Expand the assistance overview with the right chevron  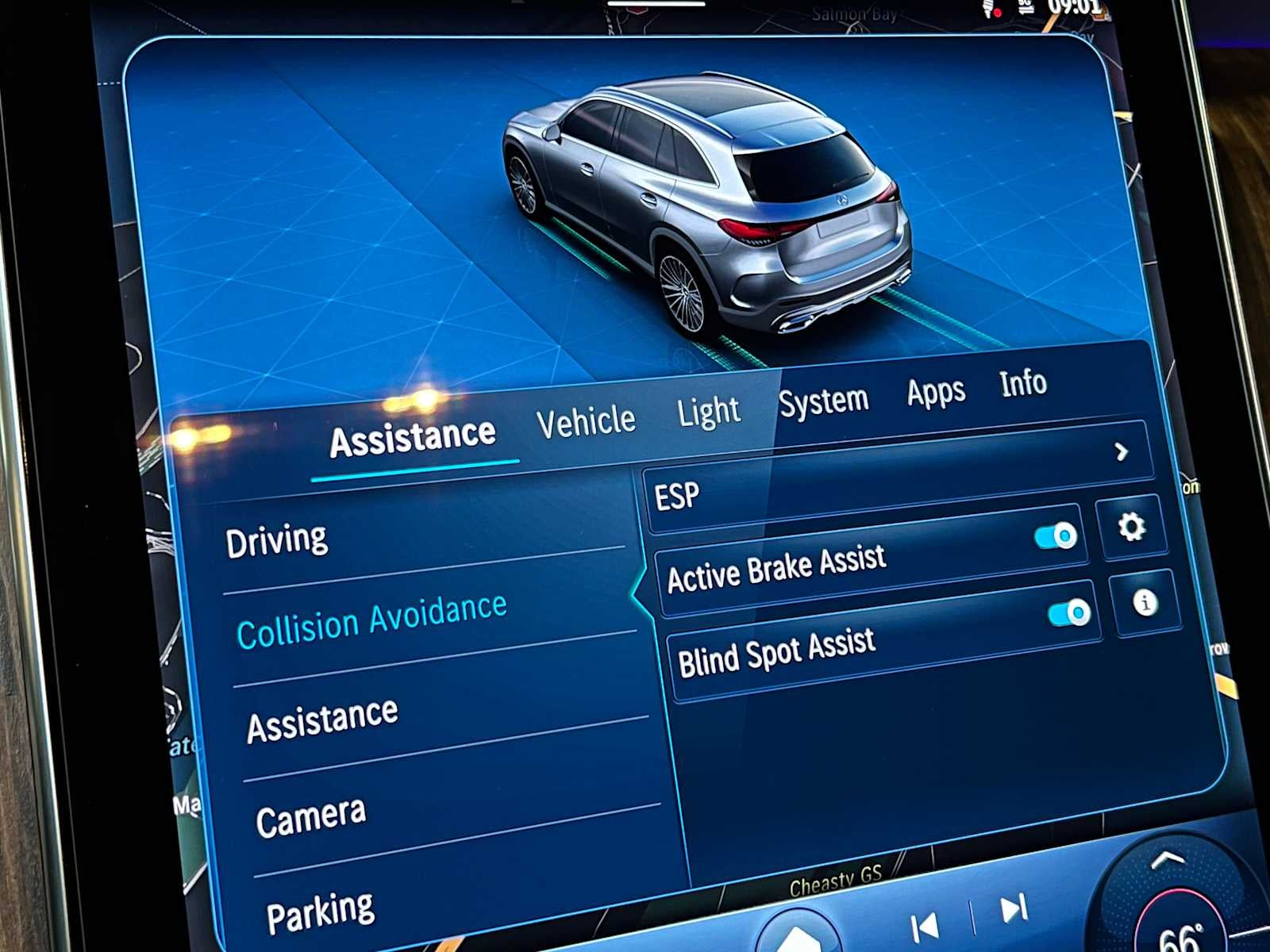tap(1122, 451)
